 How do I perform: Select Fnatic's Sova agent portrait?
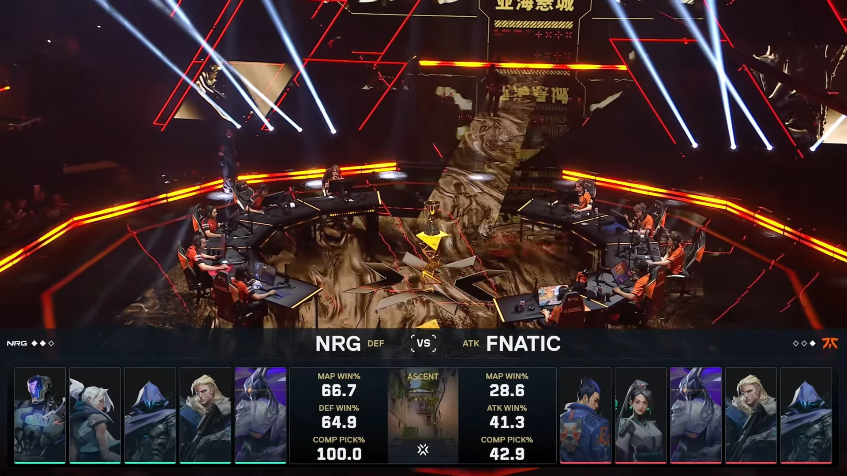(751, 415)
